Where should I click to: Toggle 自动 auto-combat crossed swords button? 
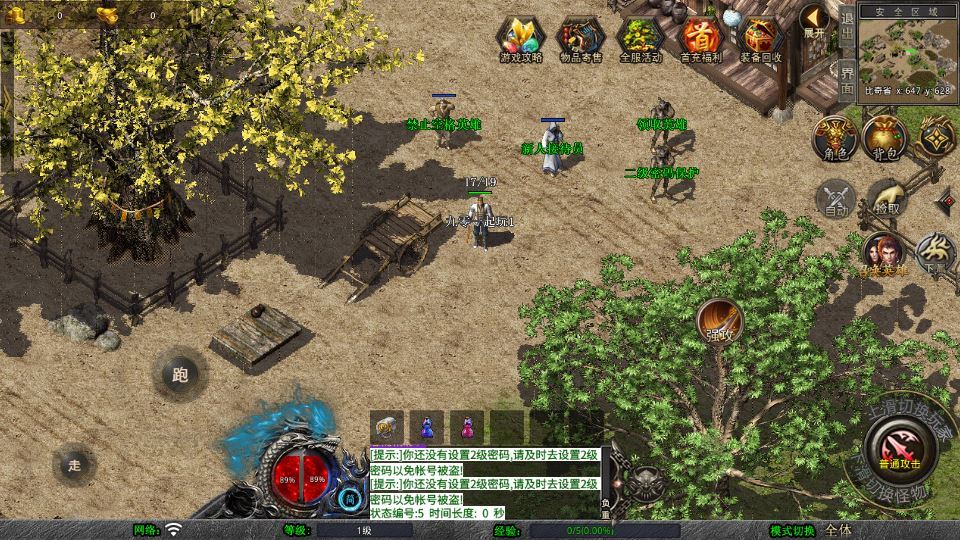tap(836, 198)
